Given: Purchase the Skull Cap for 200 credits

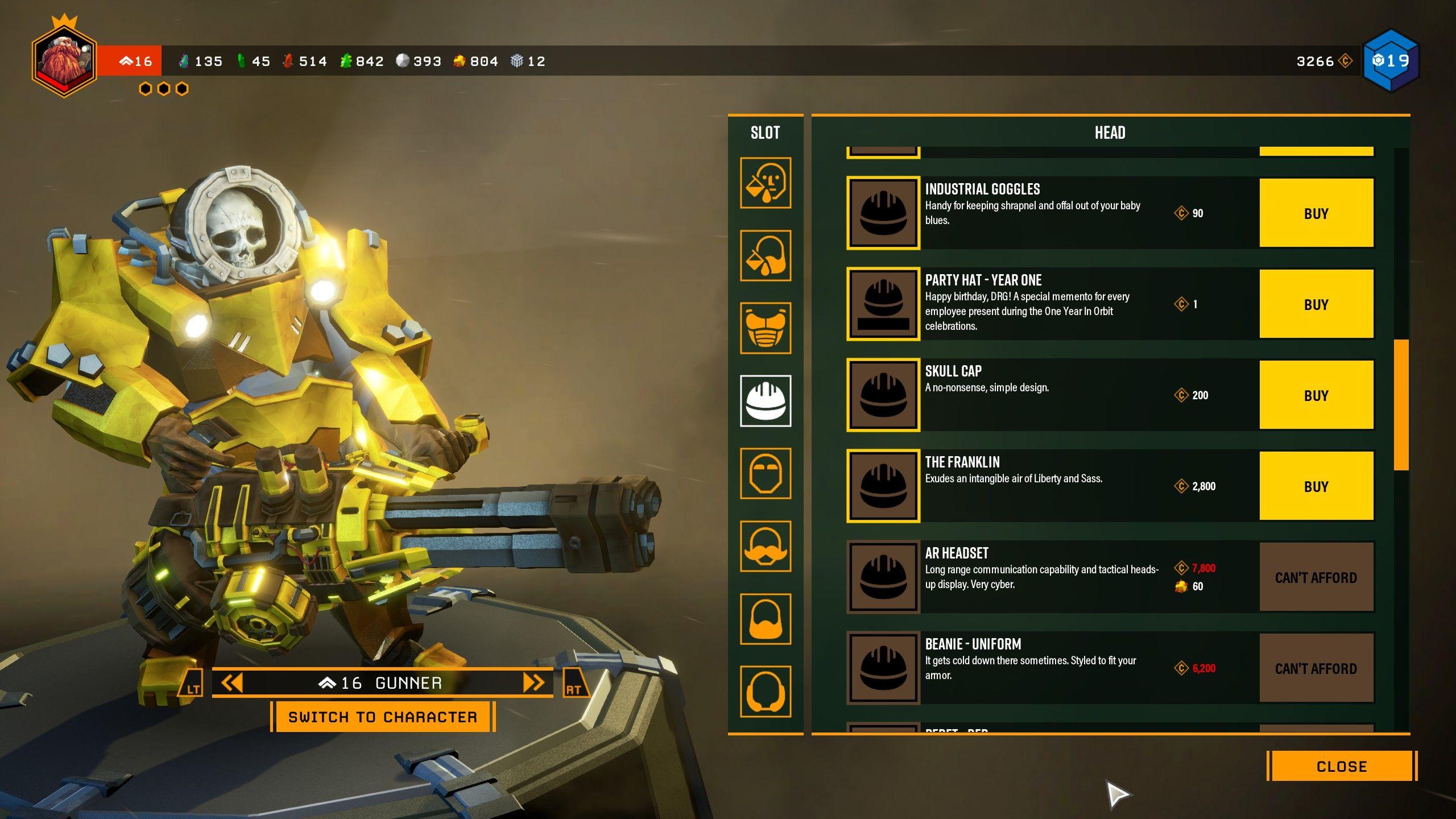Looking at the screenshot, I should pyautogui.click(x=1316, y=395).
